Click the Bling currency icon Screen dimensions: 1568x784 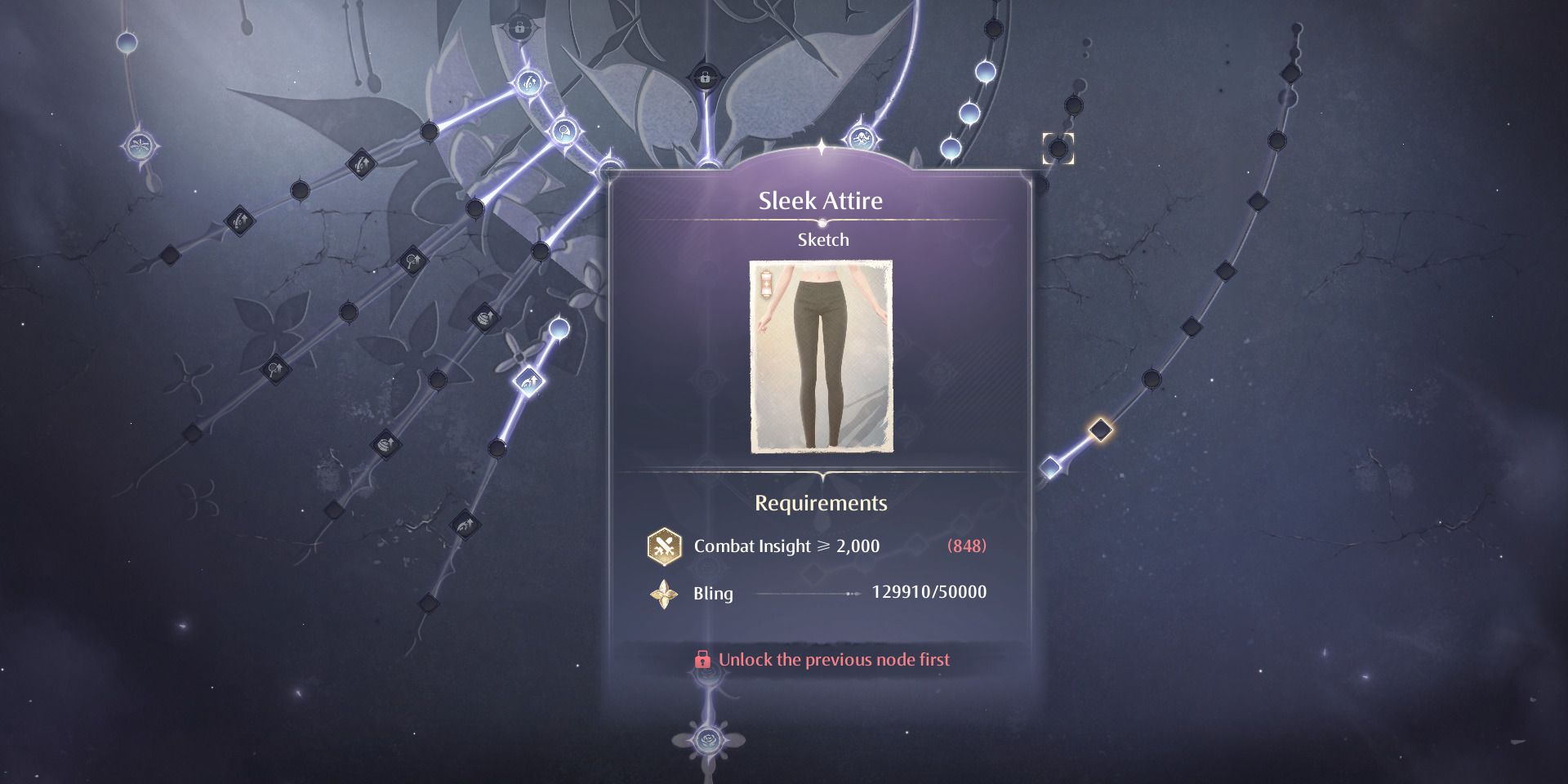pos(664,594)
